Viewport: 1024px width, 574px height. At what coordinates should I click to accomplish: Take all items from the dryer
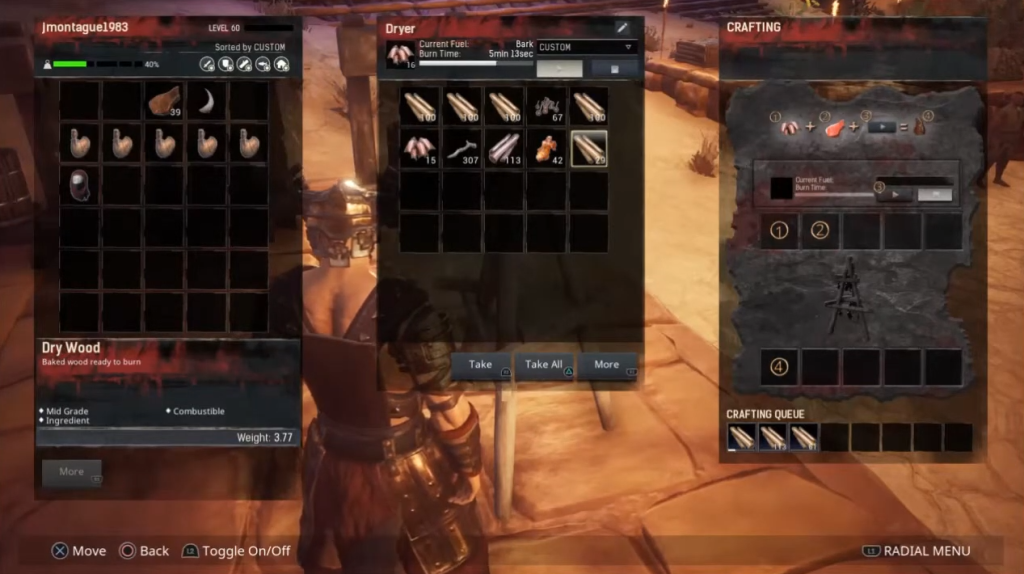point(544,365)
